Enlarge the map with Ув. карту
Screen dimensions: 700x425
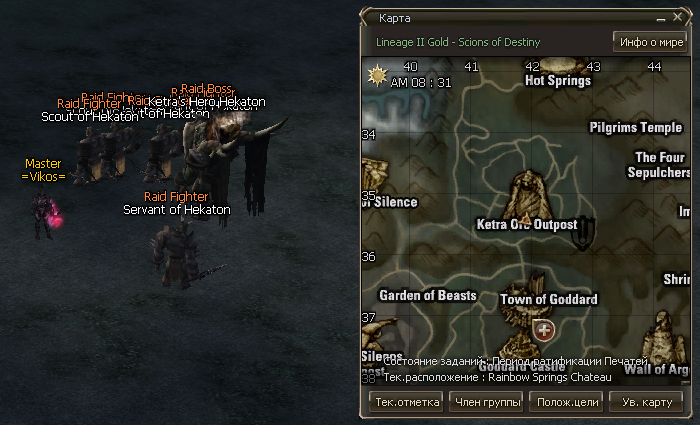[x=646, y=402]
